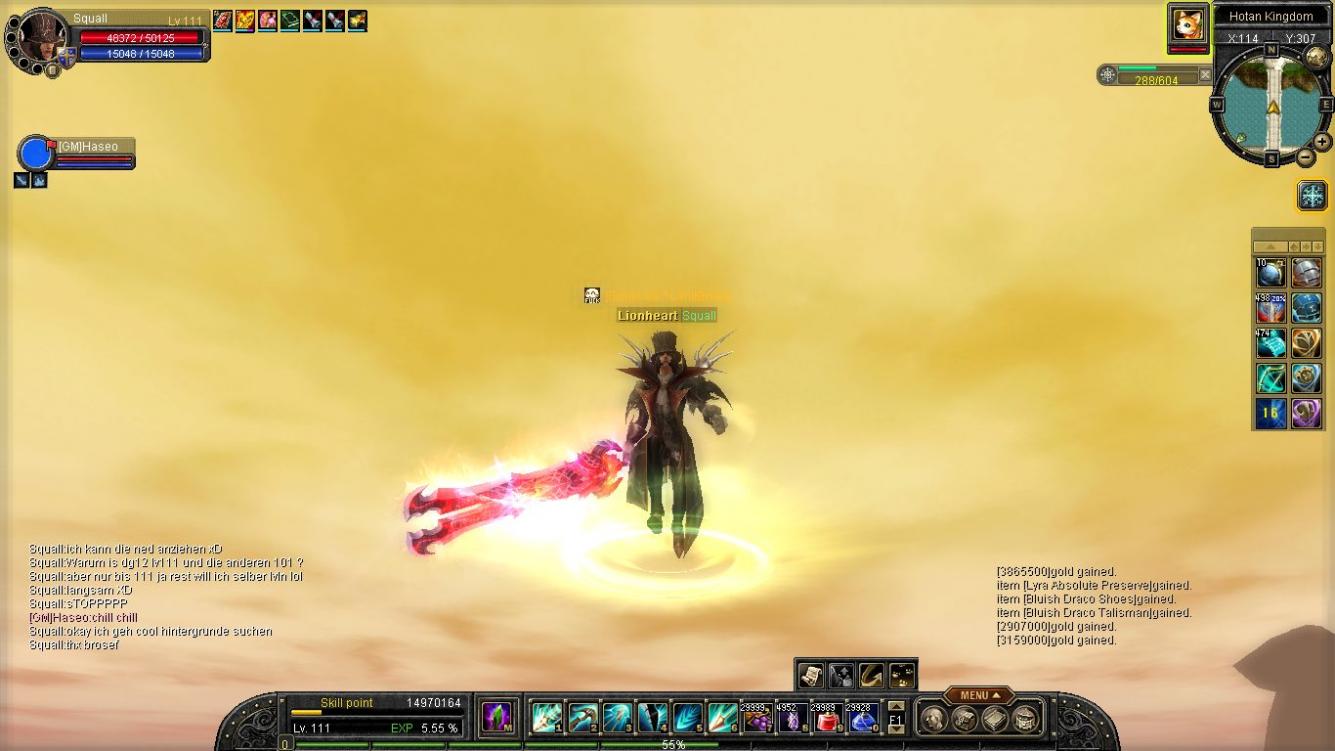
Task: Select the fox pet portrait
Action: [x=1188, y=24]
